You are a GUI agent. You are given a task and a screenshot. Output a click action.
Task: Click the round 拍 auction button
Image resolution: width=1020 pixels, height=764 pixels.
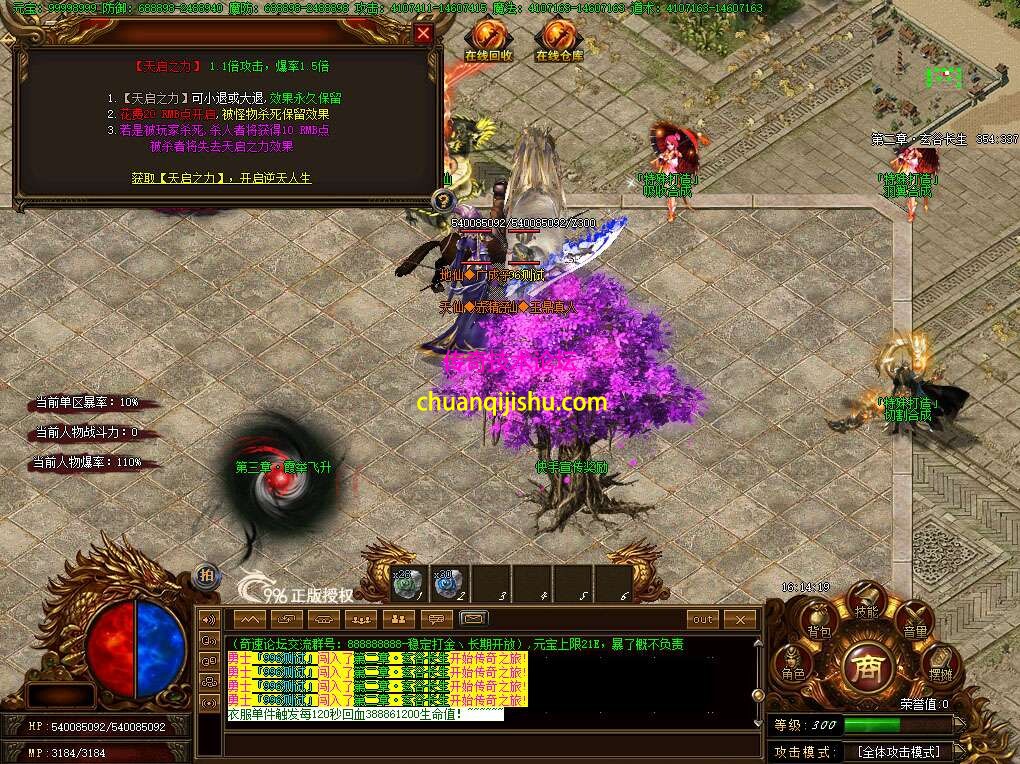point(205,574)
